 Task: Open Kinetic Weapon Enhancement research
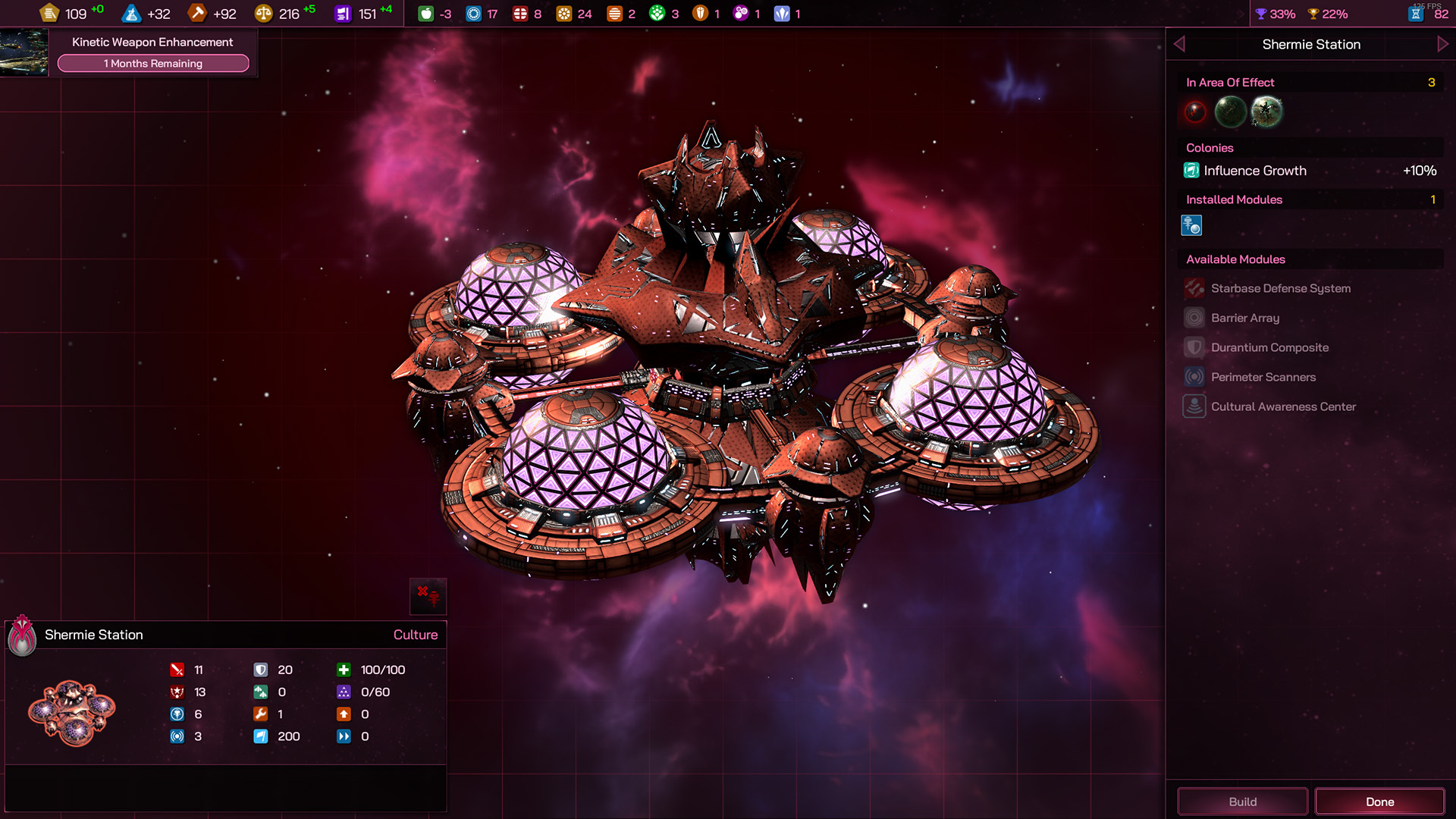pos(152,42)
